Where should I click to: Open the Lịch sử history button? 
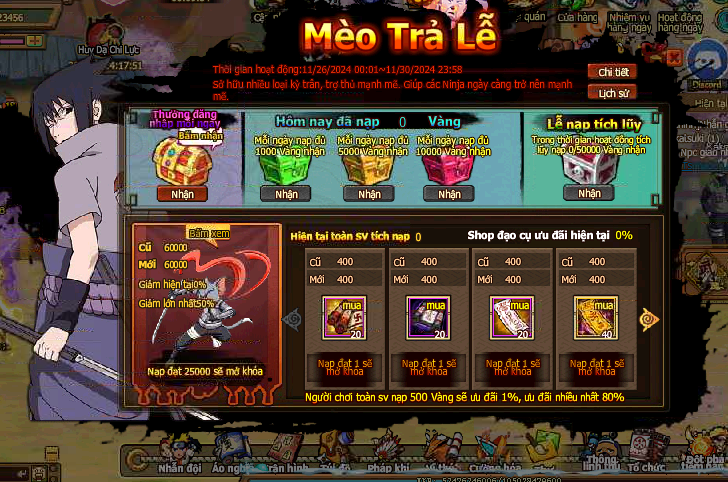[x=613, y=93]
